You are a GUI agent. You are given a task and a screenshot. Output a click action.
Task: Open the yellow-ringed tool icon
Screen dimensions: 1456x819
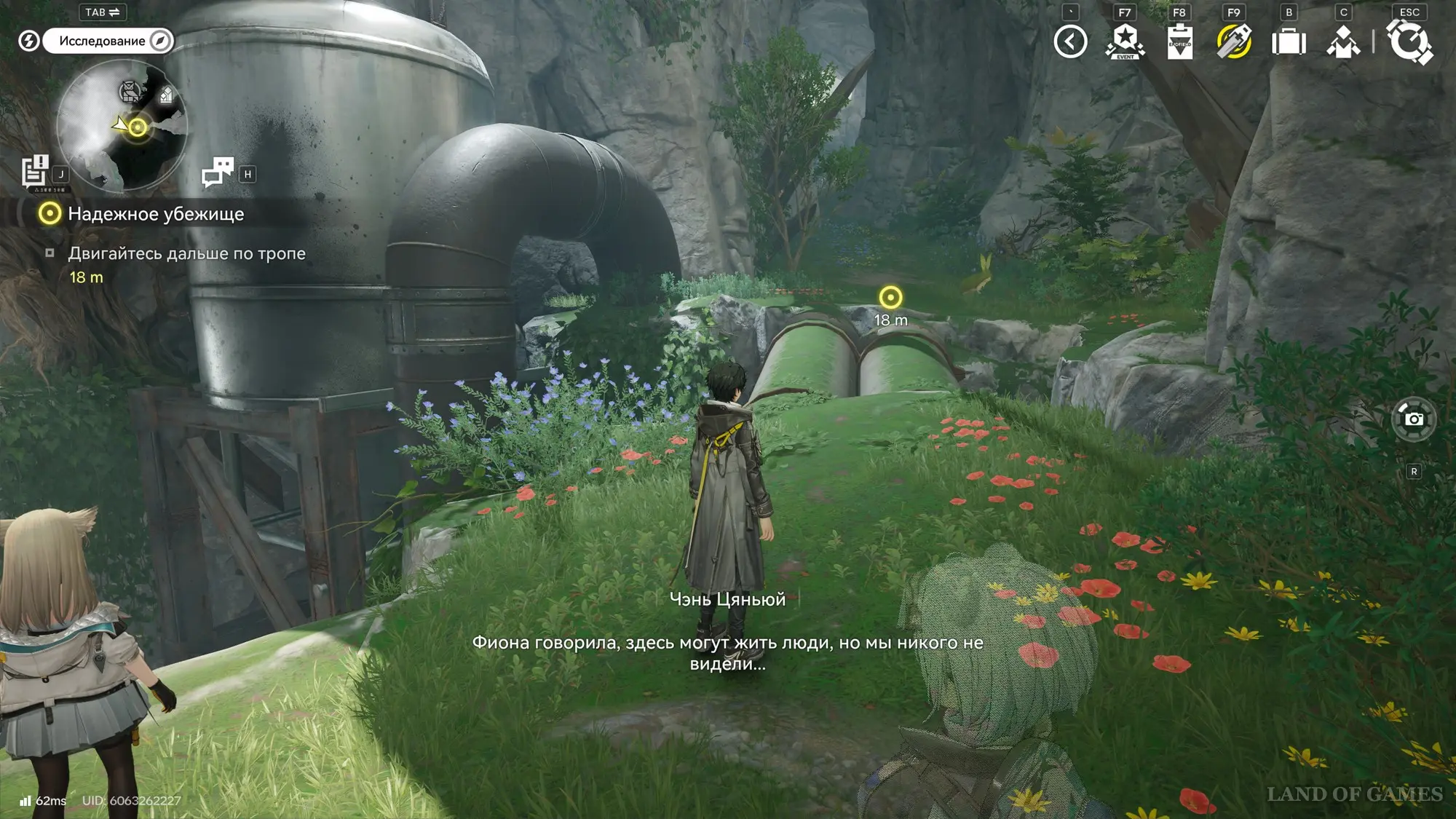coord(1234,41)
